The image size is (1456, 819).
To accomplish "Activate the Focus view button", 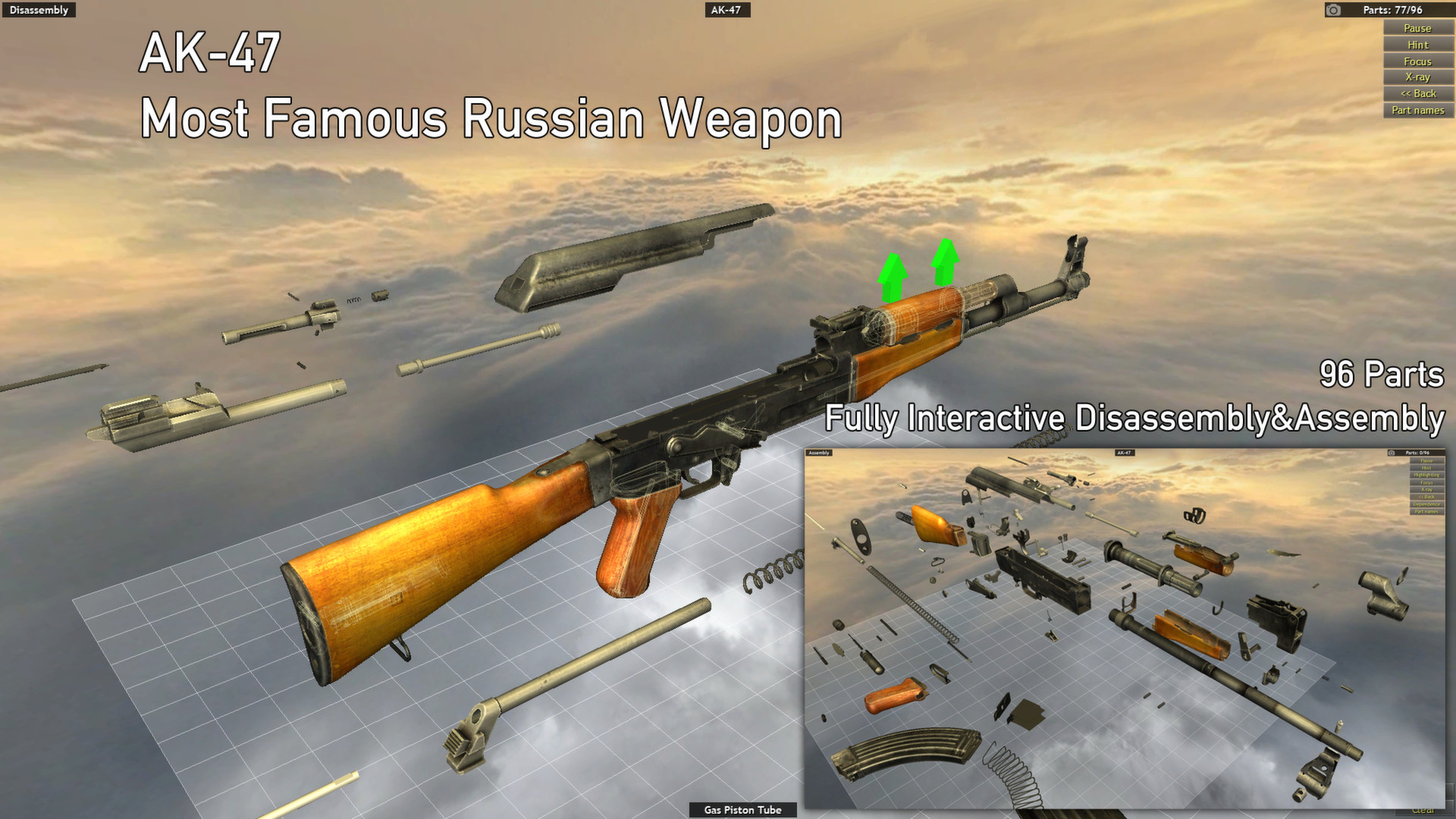I will tap(1417, 61).
